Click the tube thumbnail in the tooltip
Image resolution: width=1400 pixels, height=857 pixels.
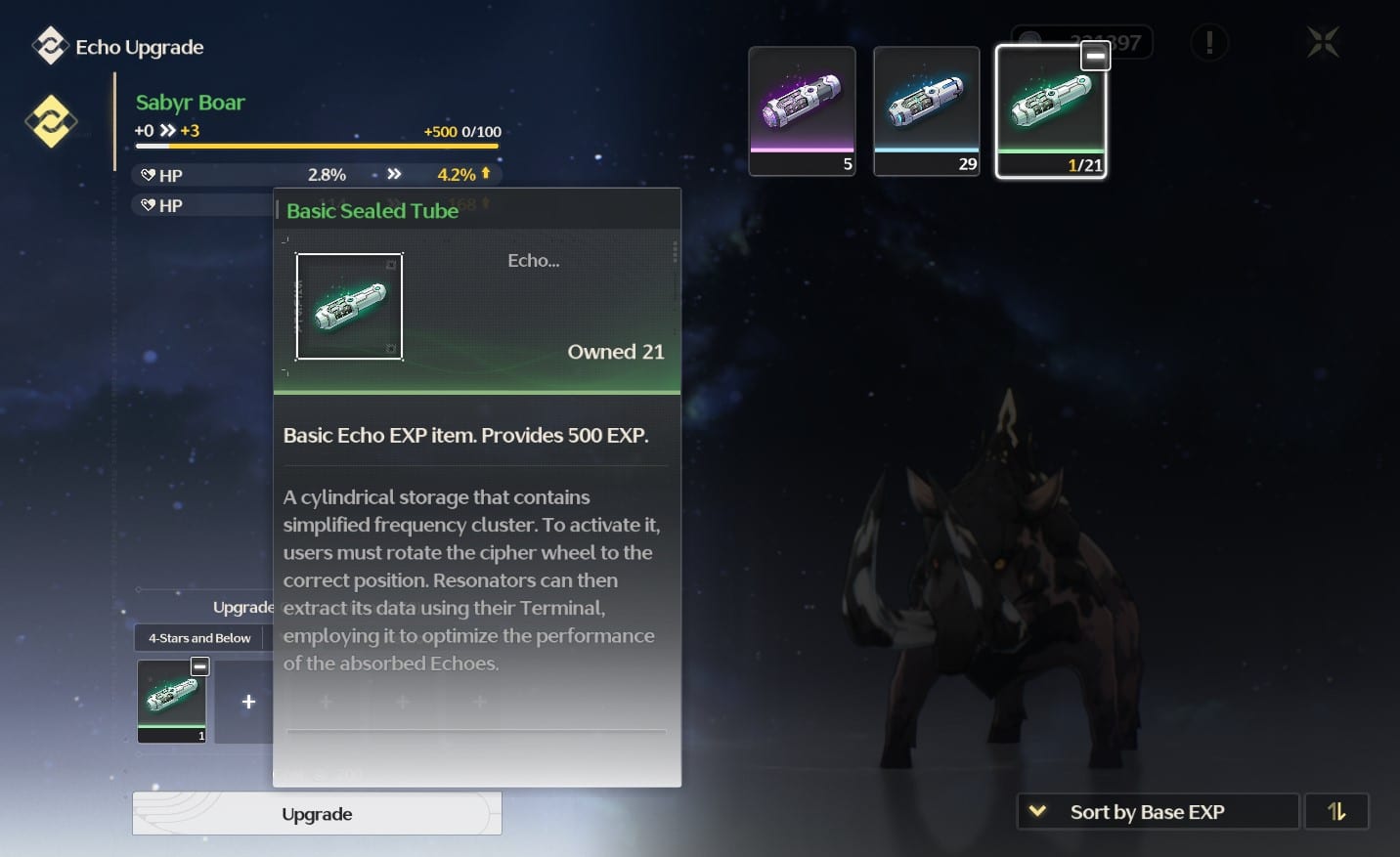(349, 307)
